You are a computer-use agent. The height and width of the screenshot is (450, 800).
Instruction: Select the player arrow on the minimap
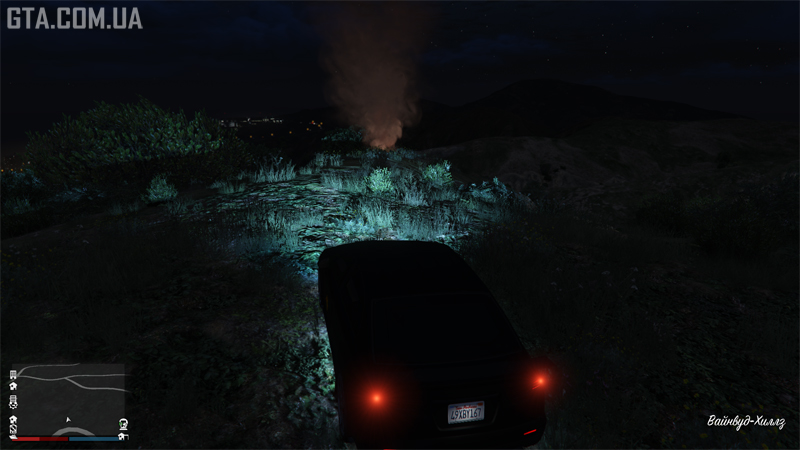tap(68, 419)
